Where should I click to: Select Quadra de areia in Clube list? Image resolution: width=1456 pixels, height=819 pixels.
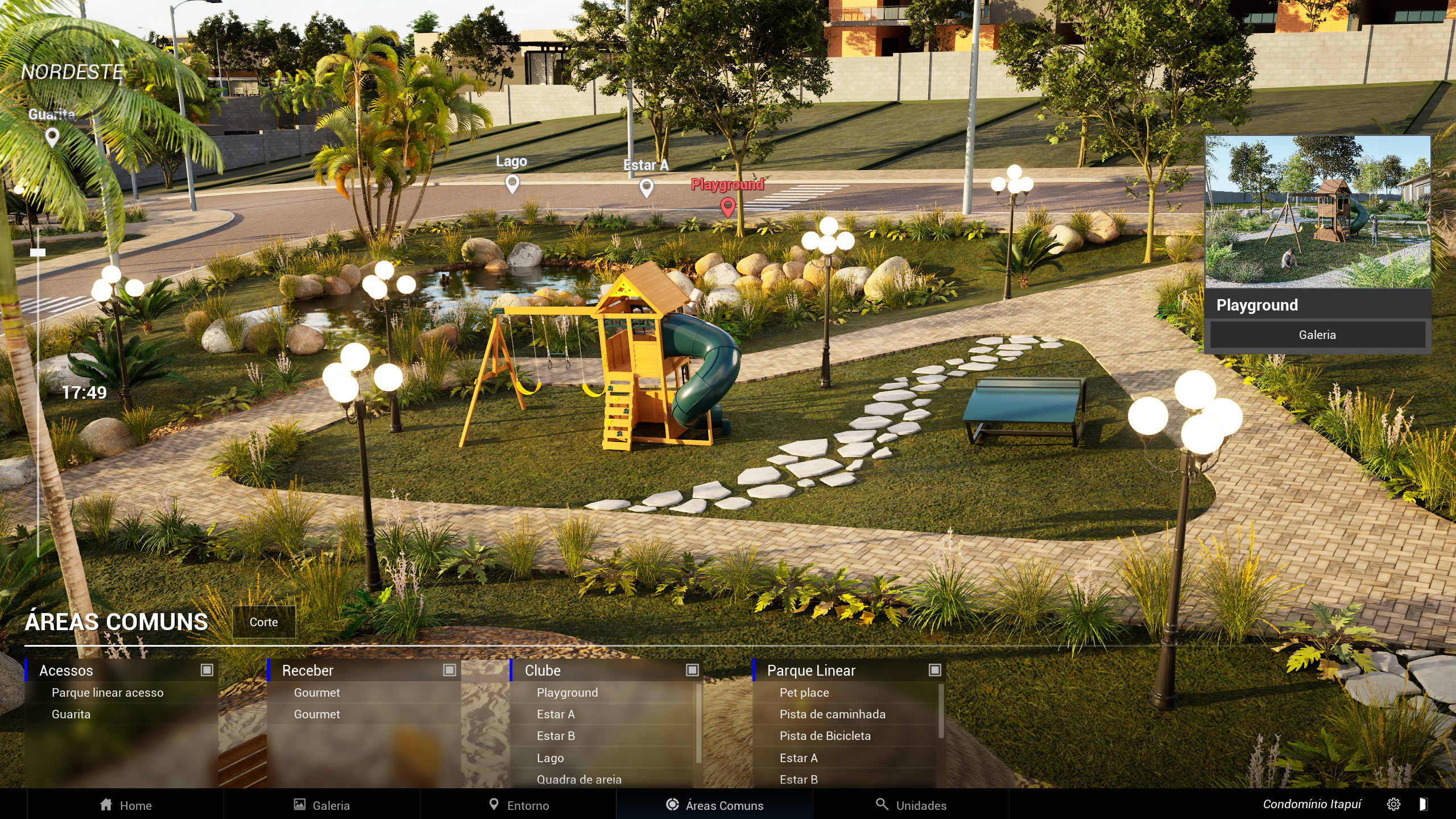point(579,779)
